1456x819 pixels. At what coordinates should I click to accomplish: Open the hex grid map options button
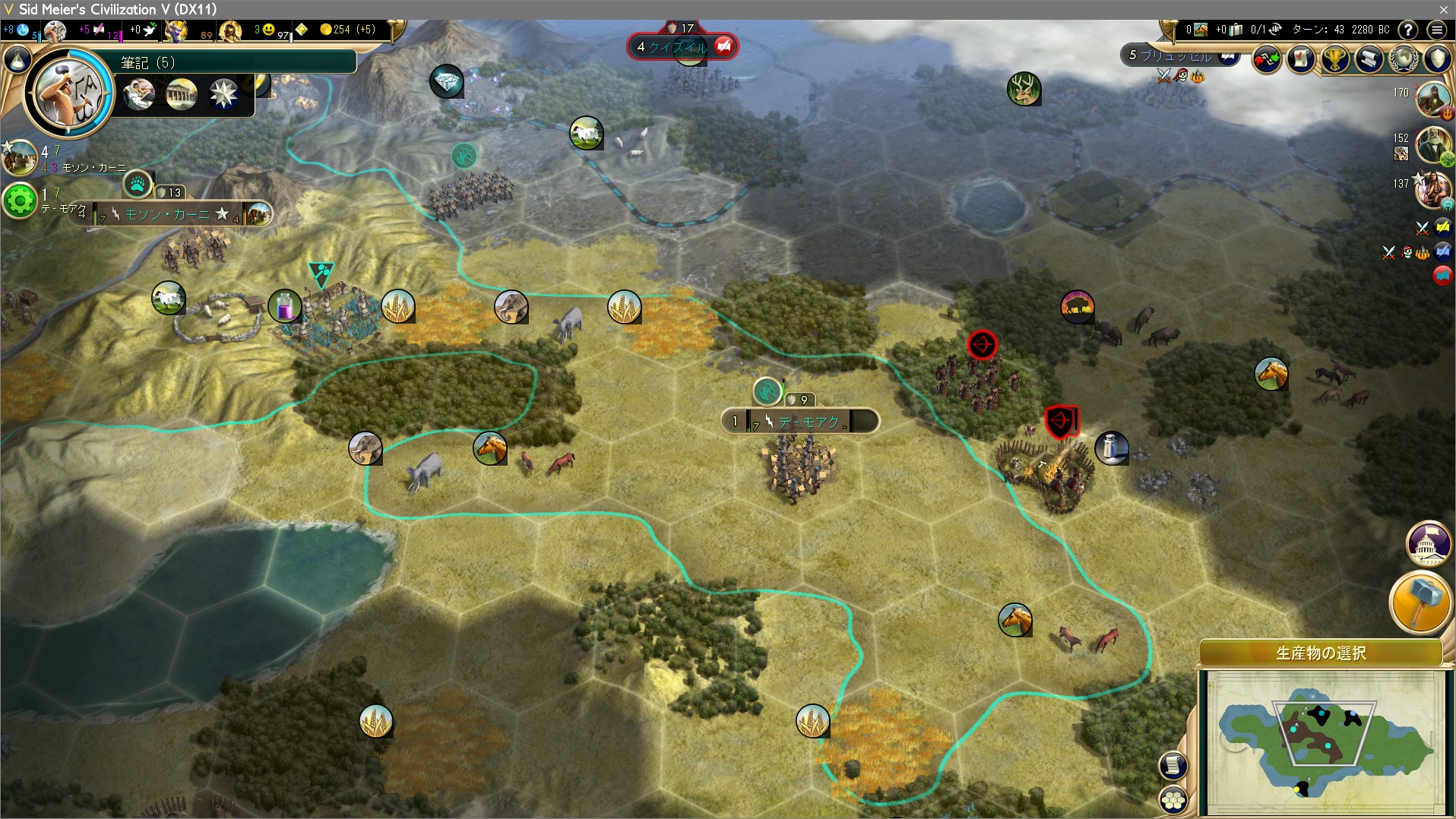point(1174,800)
